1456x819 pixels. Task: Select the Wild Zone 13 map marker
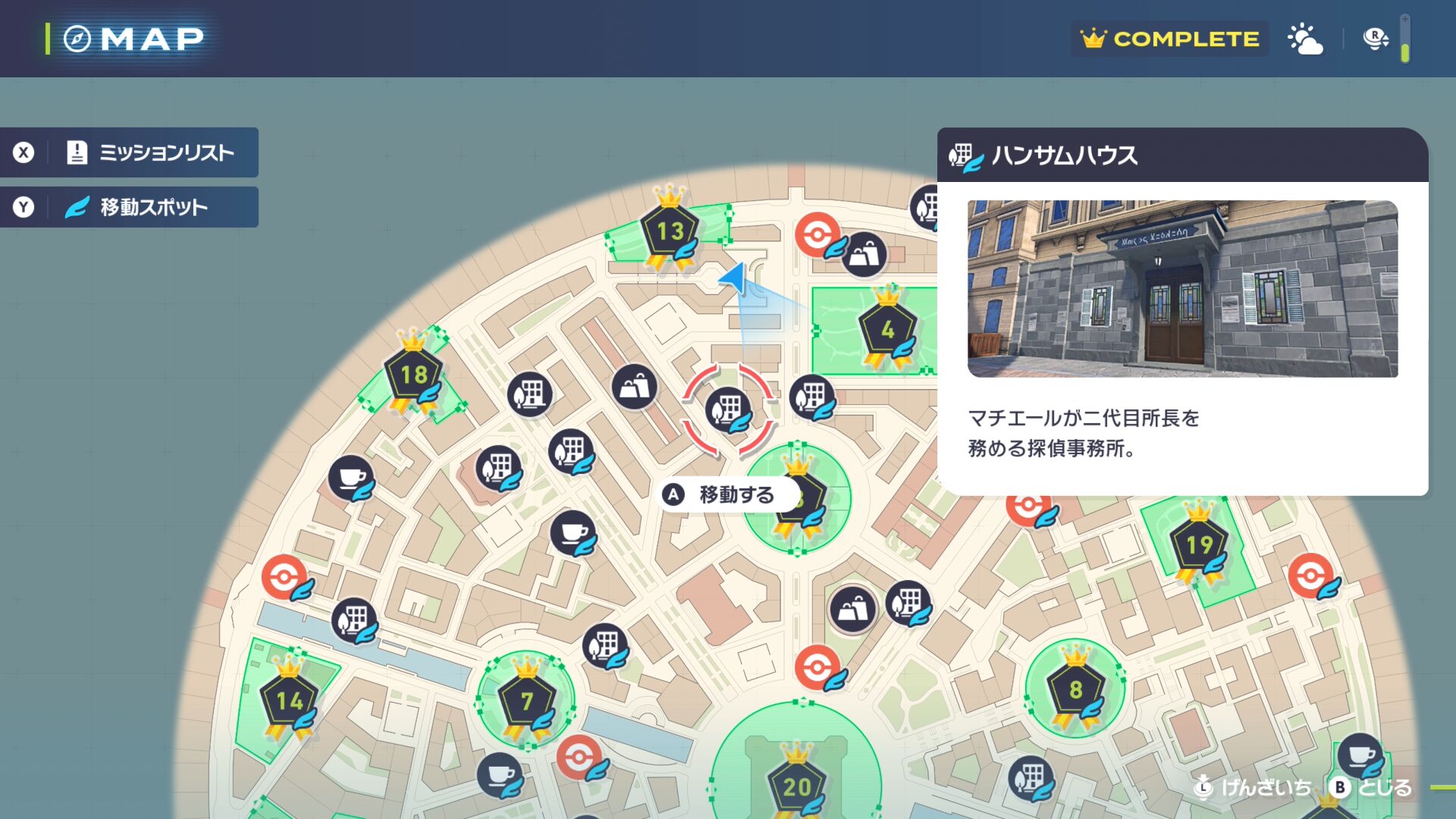tap(670, 231)
